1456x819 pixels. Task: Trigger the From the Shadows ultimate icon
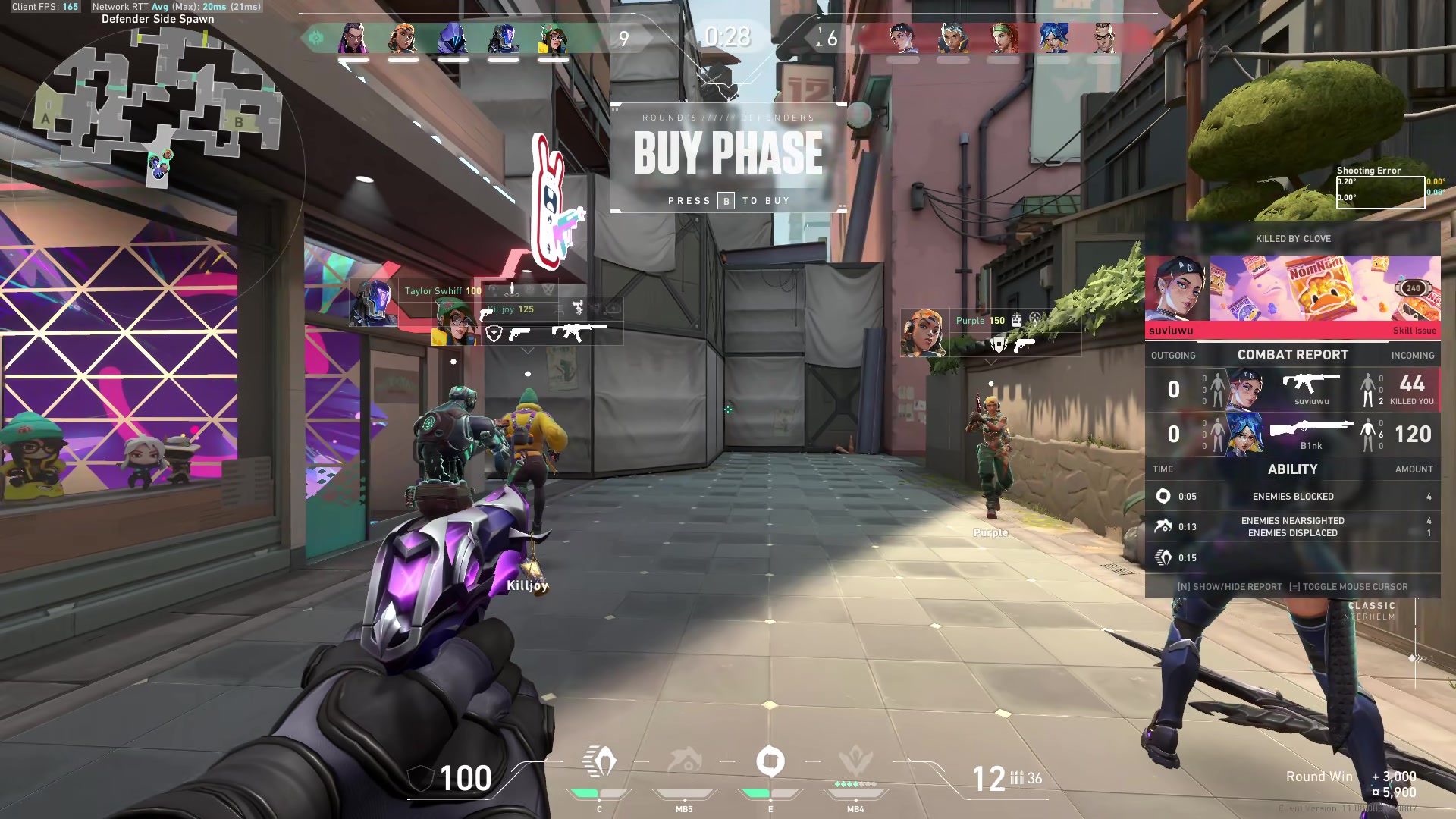(x=855, y=762)
